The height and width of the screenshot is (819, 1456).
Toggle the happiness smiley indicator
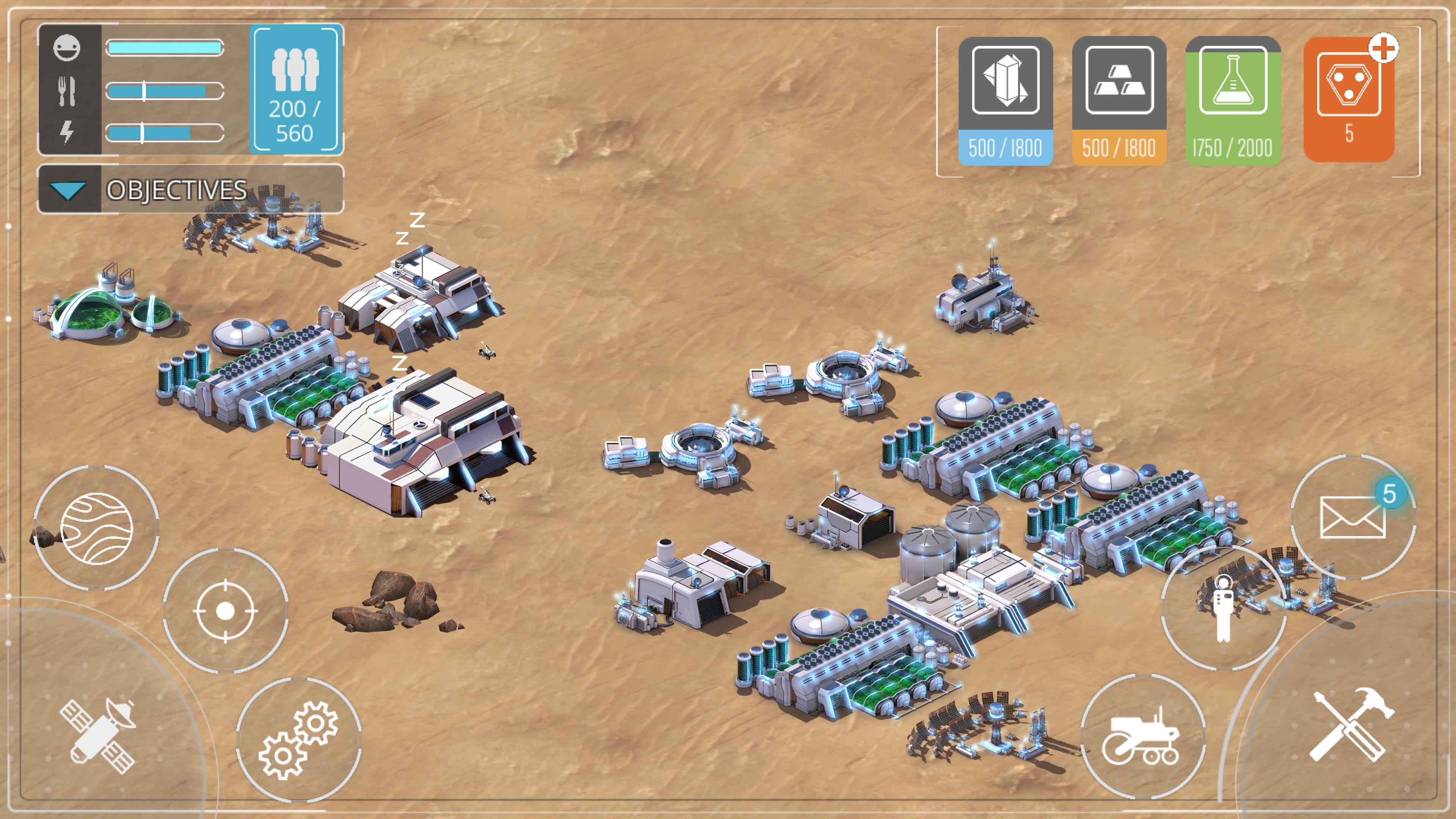click(x=68, y=48)
